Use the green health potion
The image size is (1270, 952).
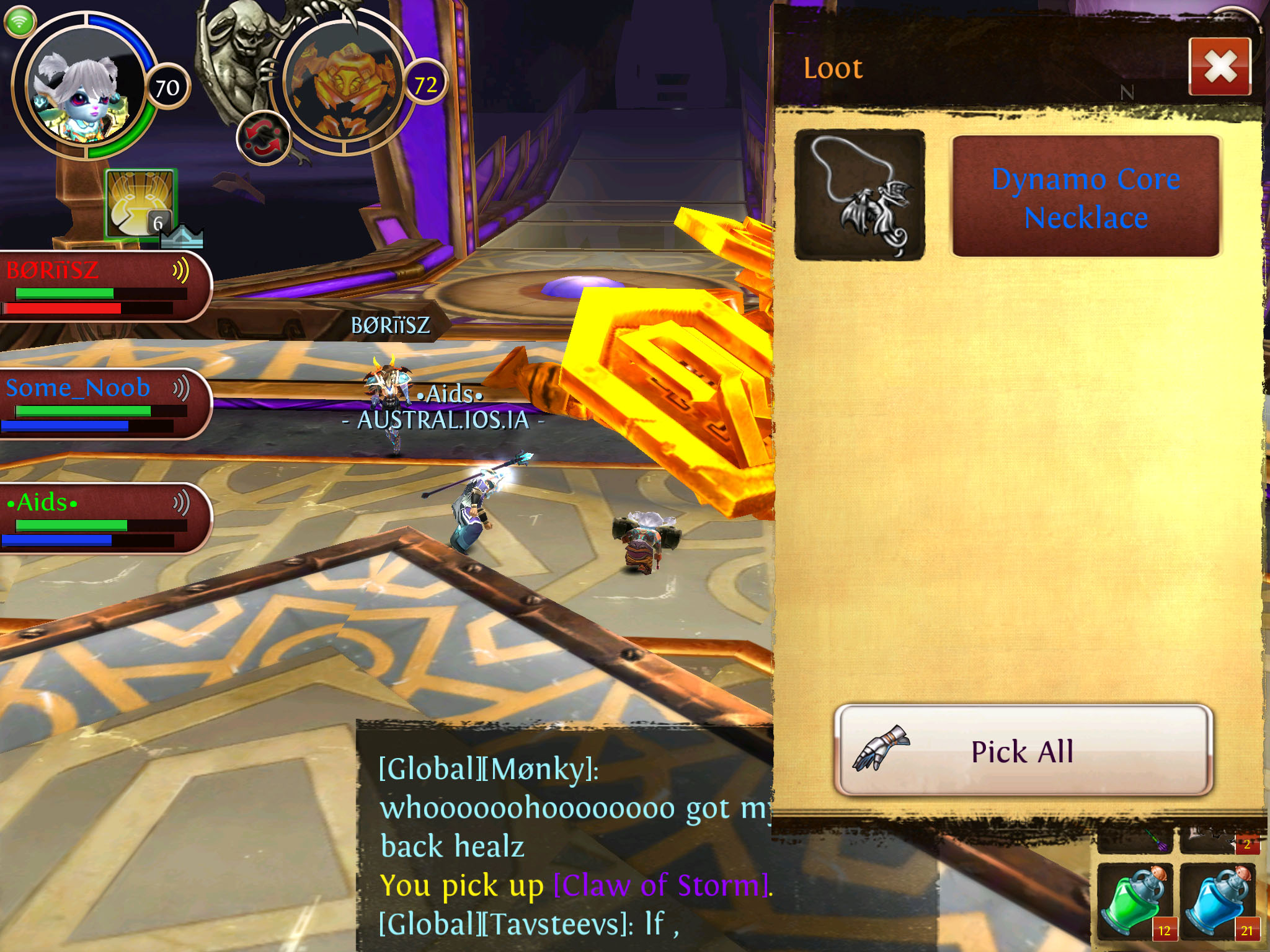(x=1135, y=902)
